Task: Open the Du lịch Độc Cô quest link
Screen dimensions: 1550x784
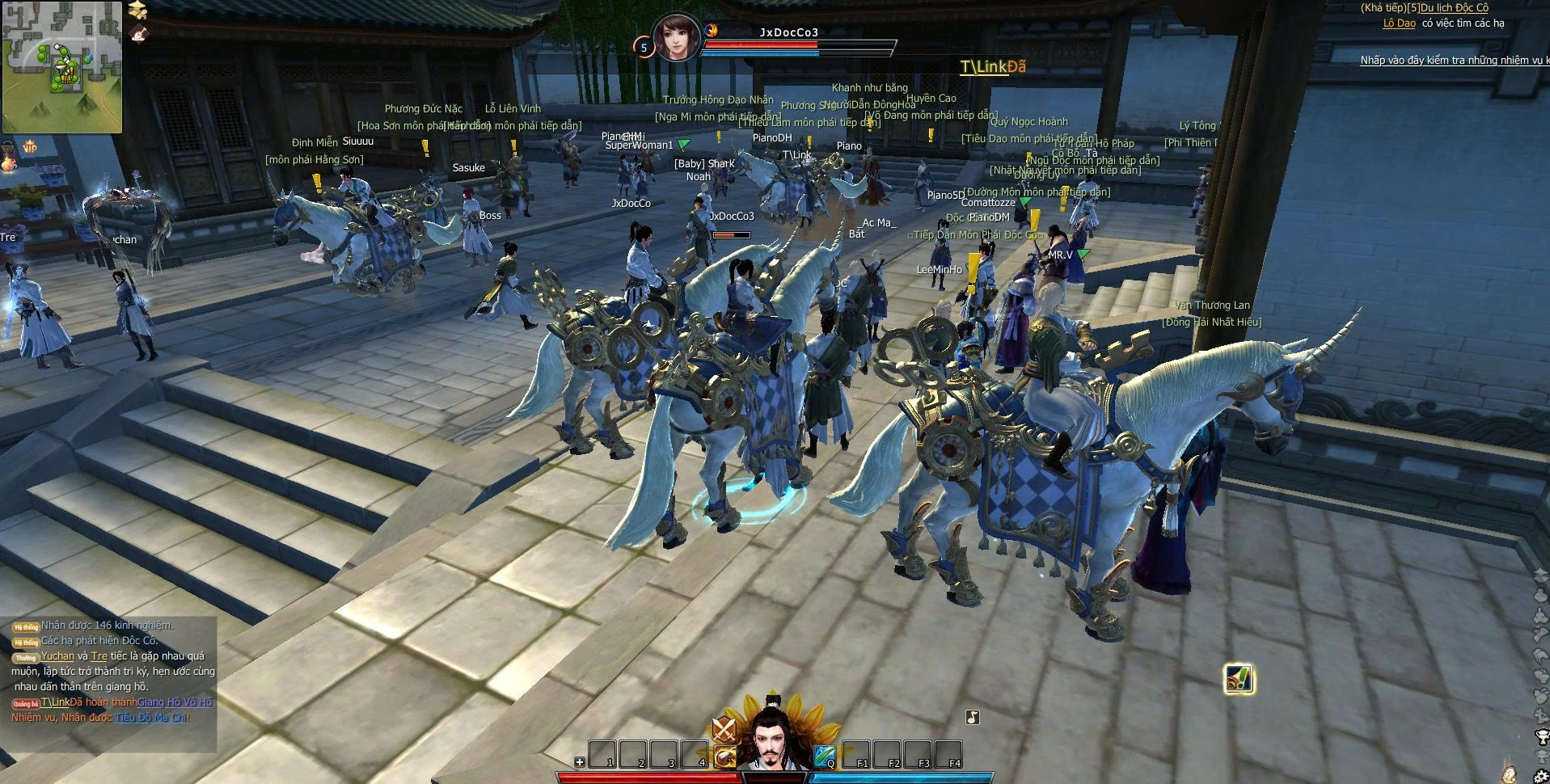Action: point(1454,8)
